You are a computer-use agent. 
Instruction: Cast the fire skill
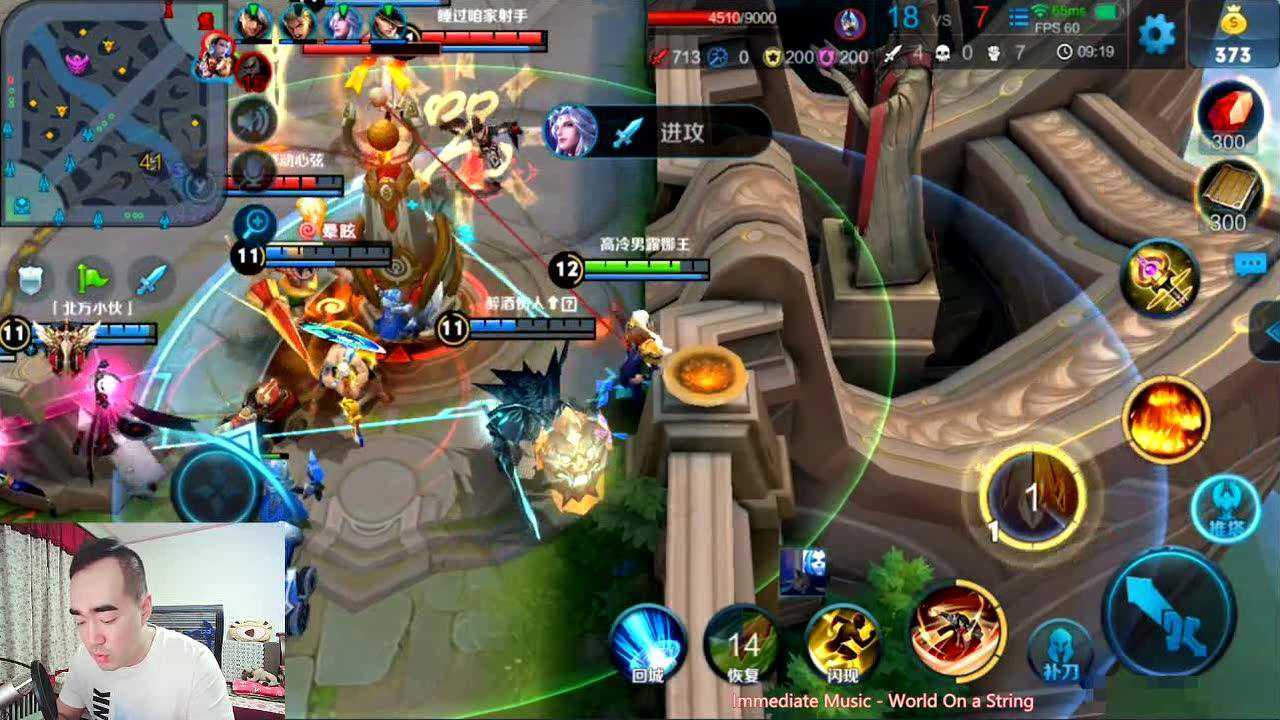coord(1166,421)
